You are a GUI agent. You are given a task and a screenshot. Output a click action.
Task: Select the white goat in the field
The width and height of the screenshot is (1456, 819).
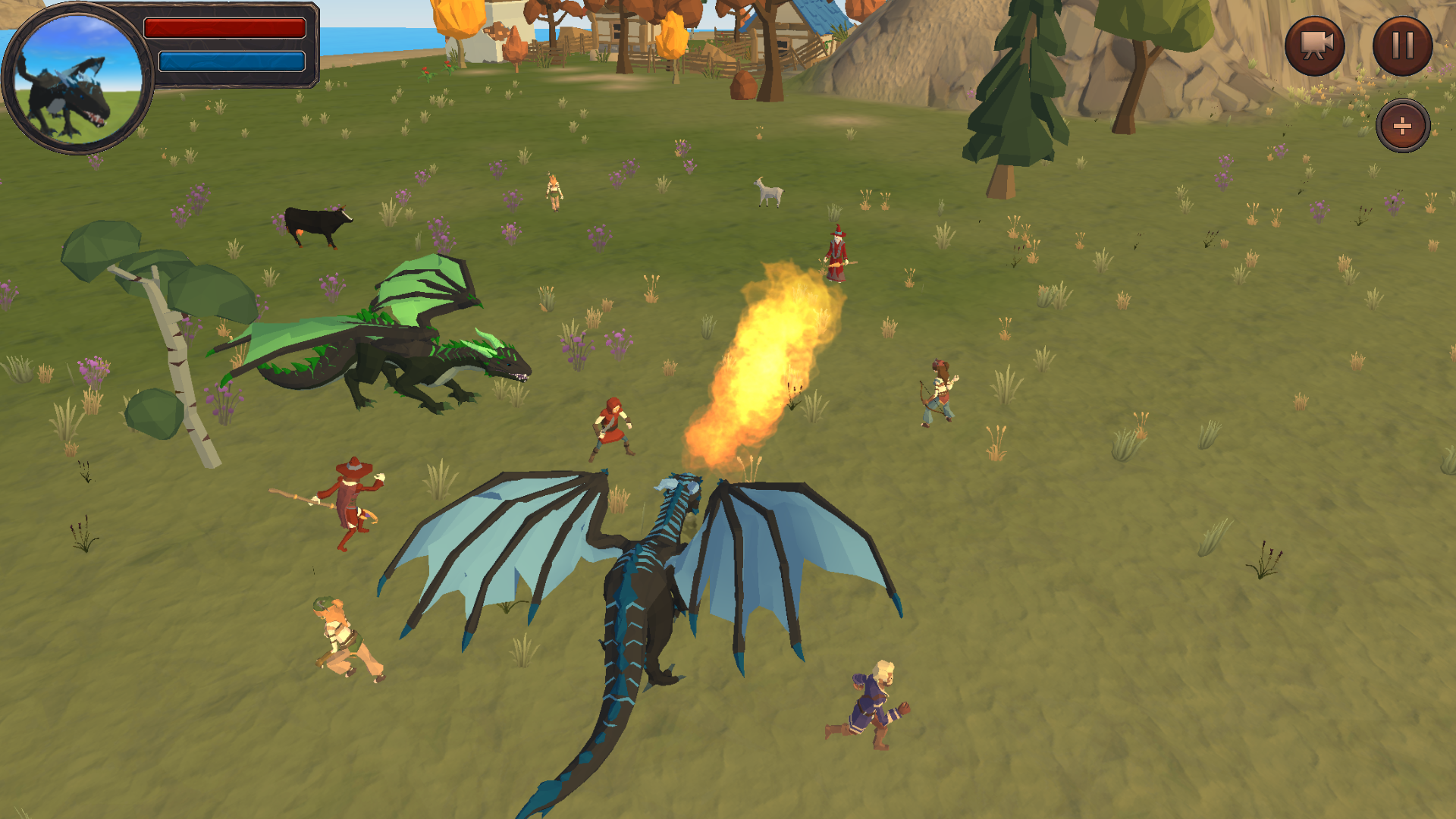click(768, 193)
